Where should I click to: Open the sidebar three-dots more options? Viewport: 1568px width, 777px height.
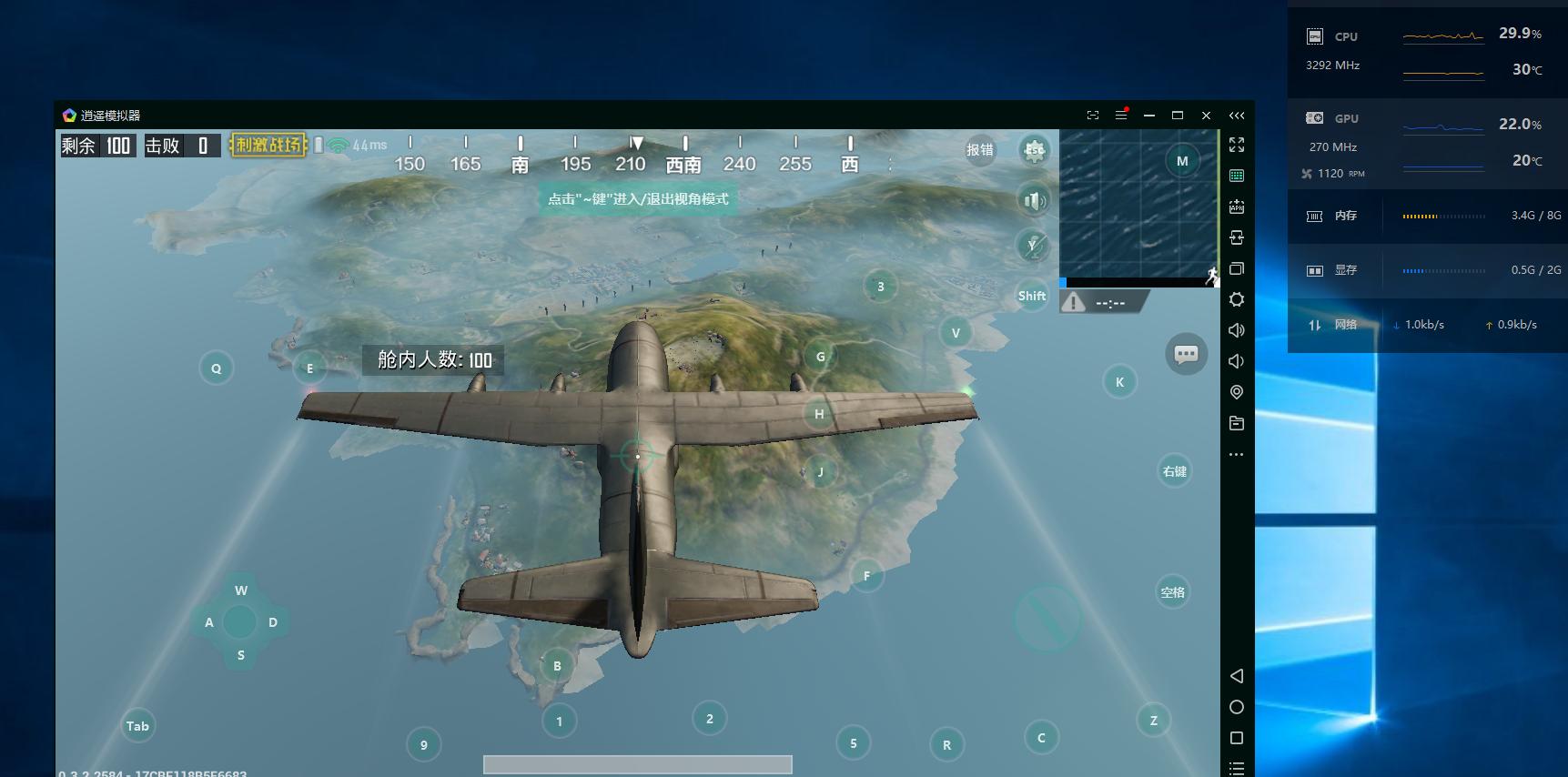coord(1236,454)
